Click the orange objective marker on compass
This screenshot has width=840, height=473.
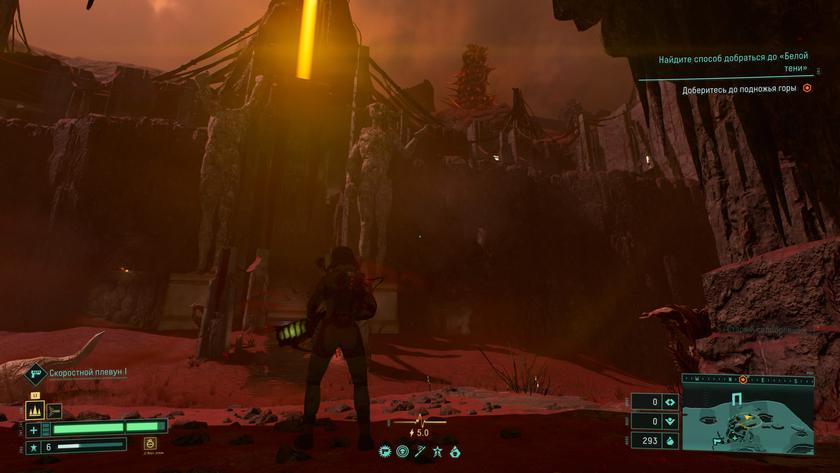[x=743, y=380]
